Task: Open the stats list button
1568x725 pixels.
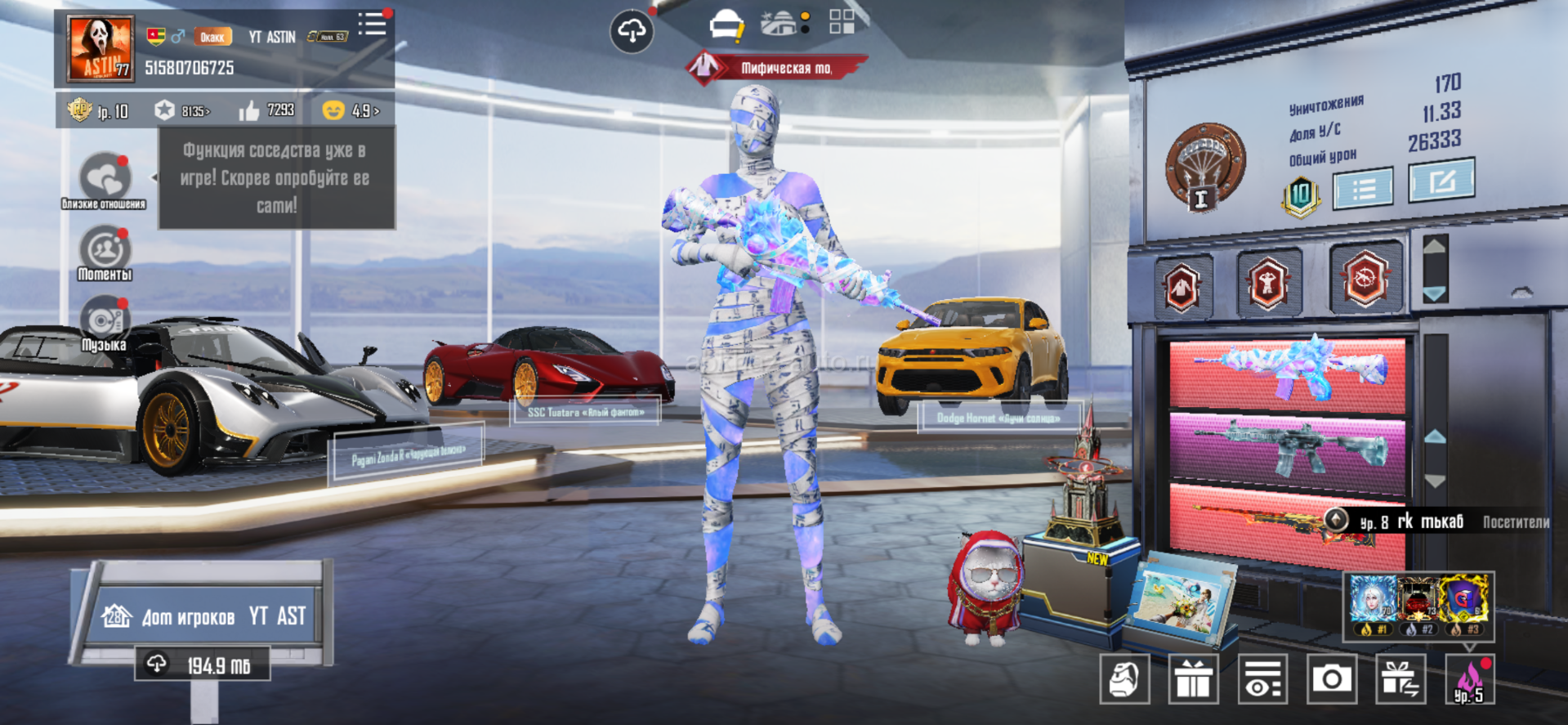Action: pos(1363,189)
